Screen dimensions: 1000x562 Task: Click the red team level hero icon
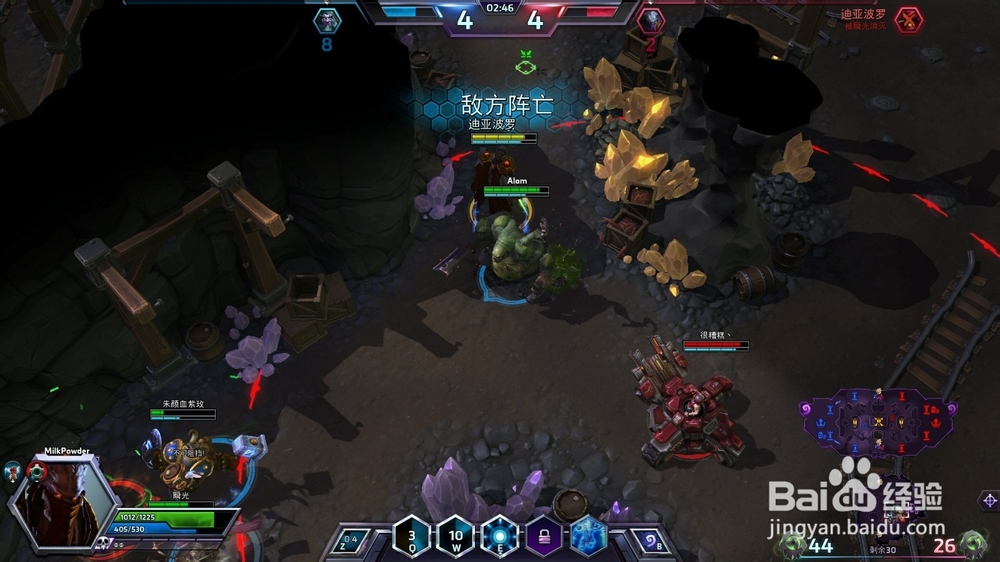pyautogui.click(x=650, y=19)
